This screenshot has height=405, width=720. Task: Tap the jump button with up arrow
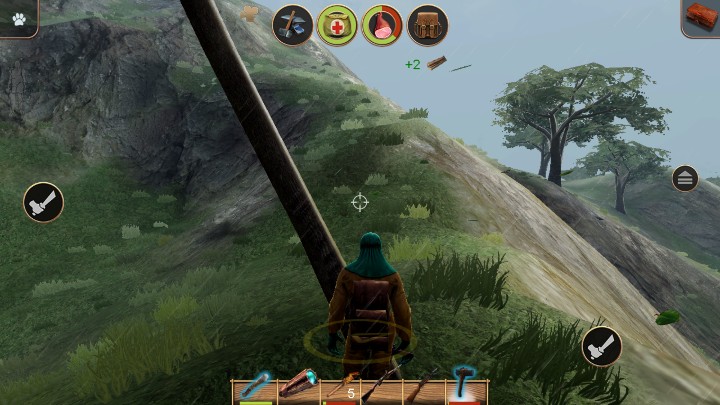coord(685,179)
